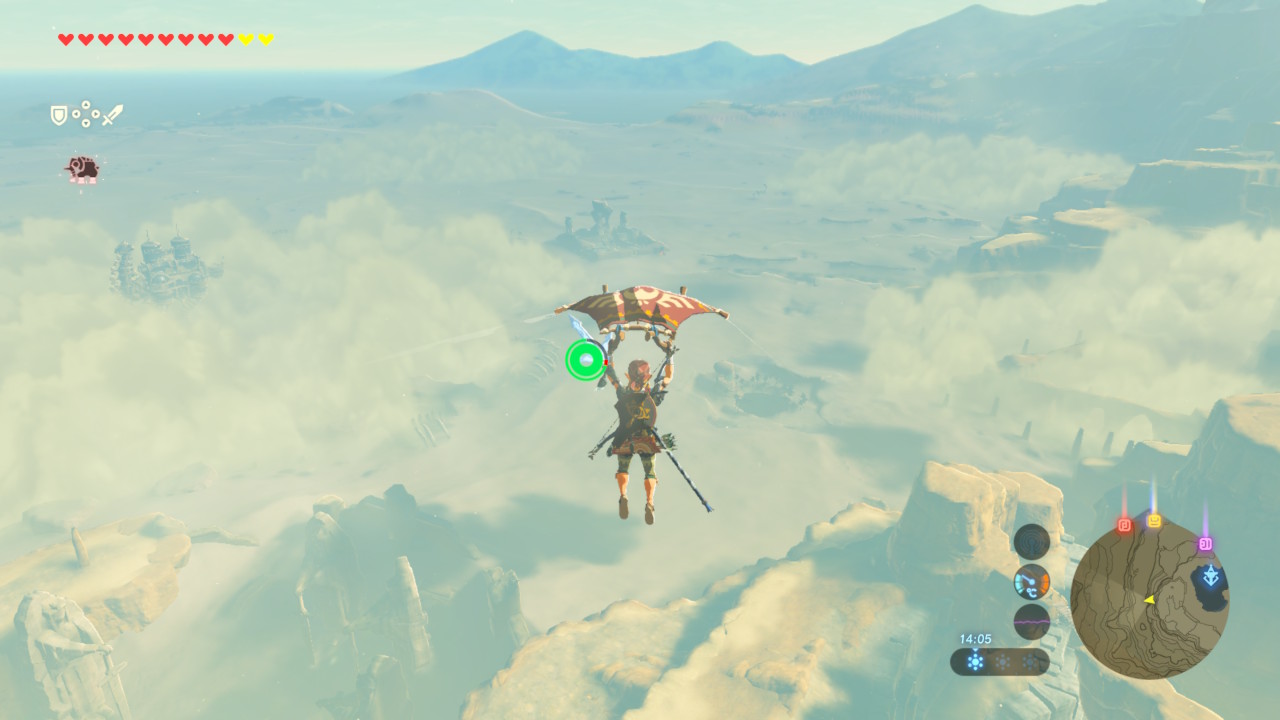Activate the elephant-shaped champion ability icon

pos(82,169)
